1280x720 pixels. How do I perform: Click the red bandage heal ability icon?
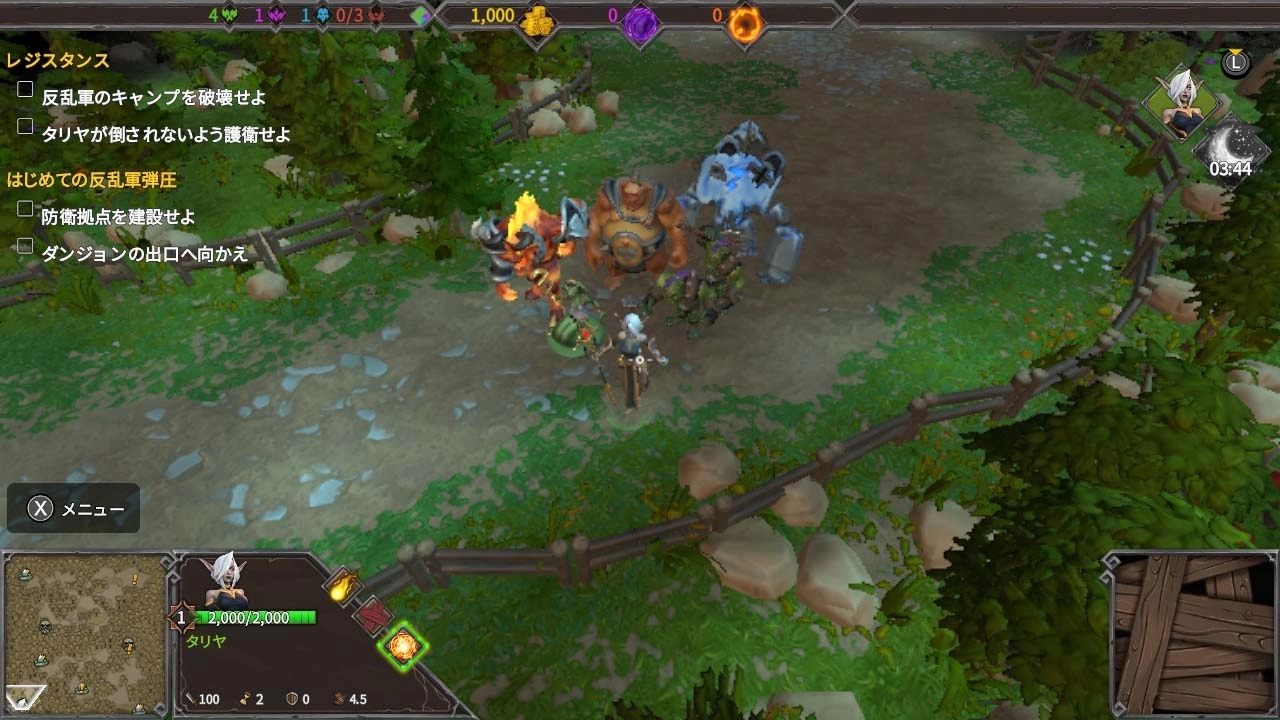click(x=372, y=616)
